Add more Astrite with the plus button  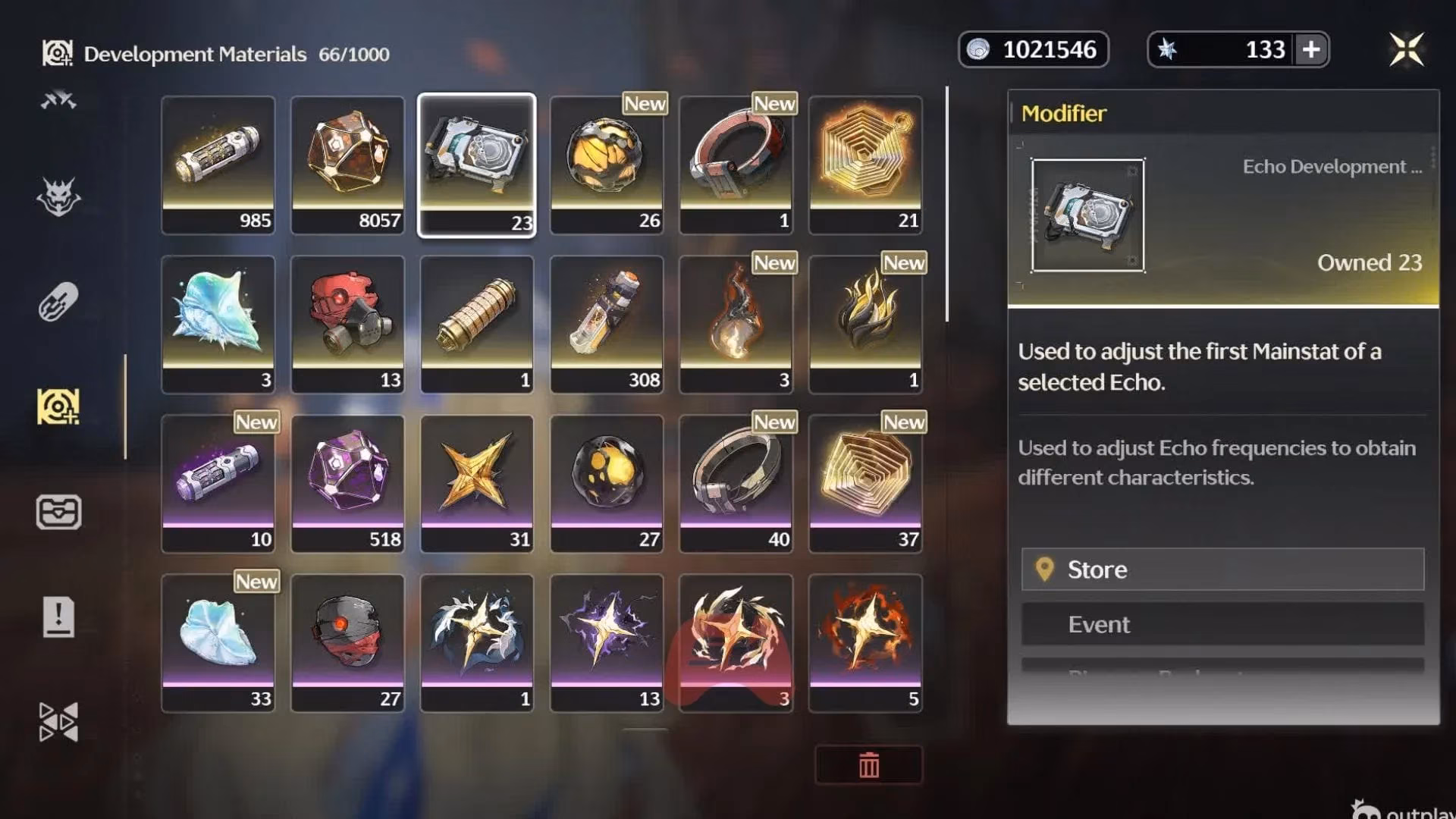pyautogui.click(x=1311, y=50)
